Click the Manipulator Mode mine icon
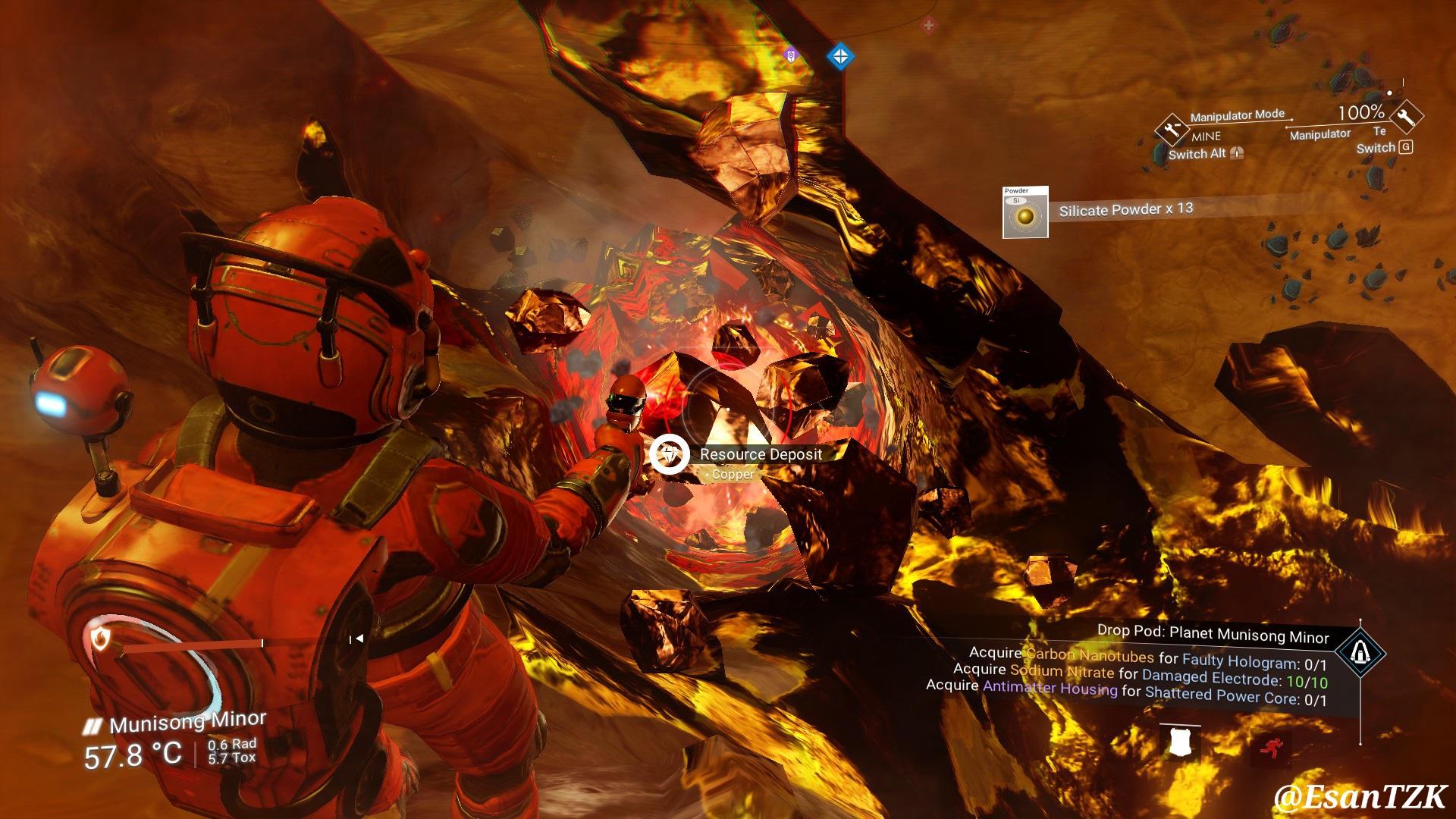Screen dimensions: 1456x819 (x=1171, y=128)
